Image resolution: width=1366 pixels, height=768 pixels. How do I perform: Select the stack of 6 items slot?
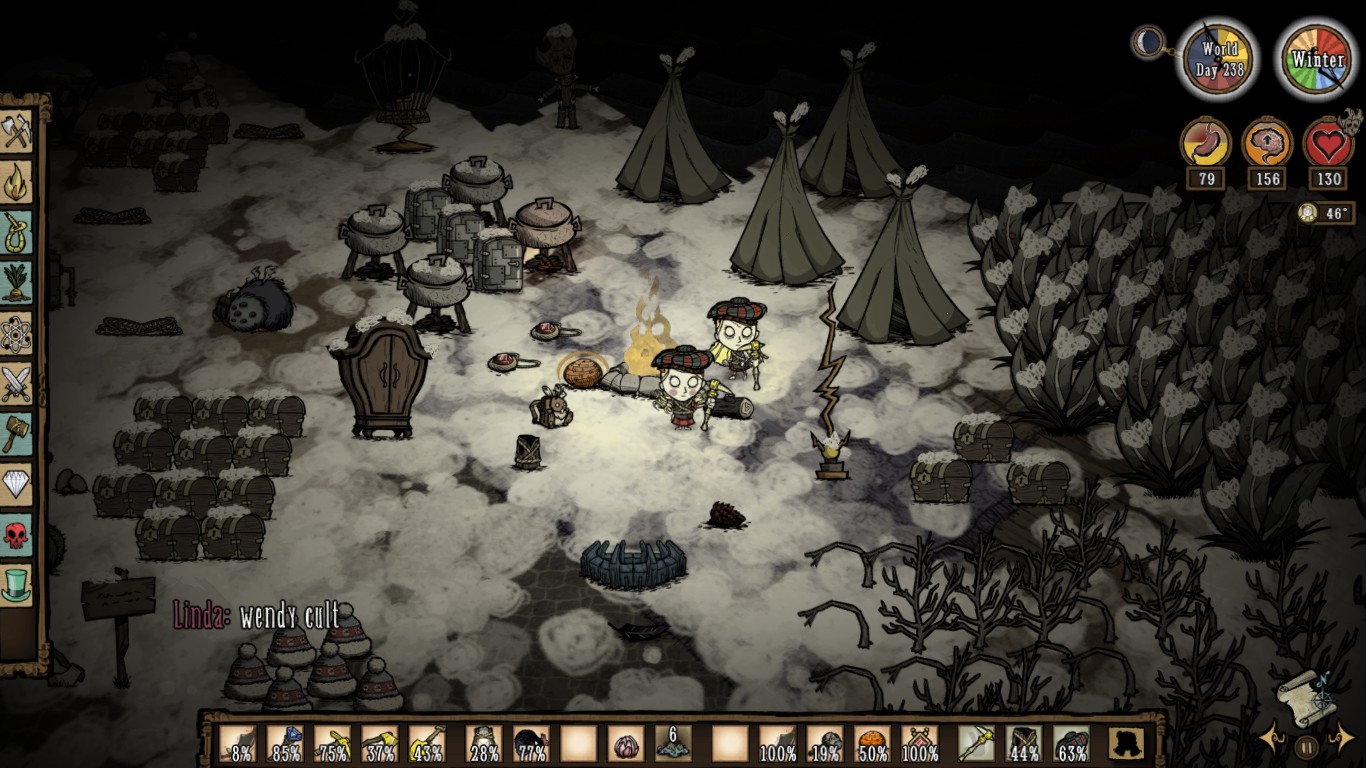point(673,743)
